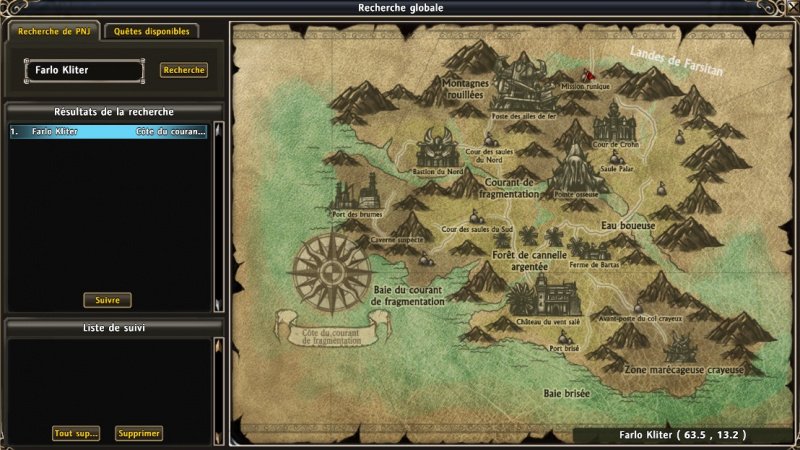The width and height of the screenshot is (800, 450).
Task: Click the Tout sup... button
Action: (x=77, y=433)
